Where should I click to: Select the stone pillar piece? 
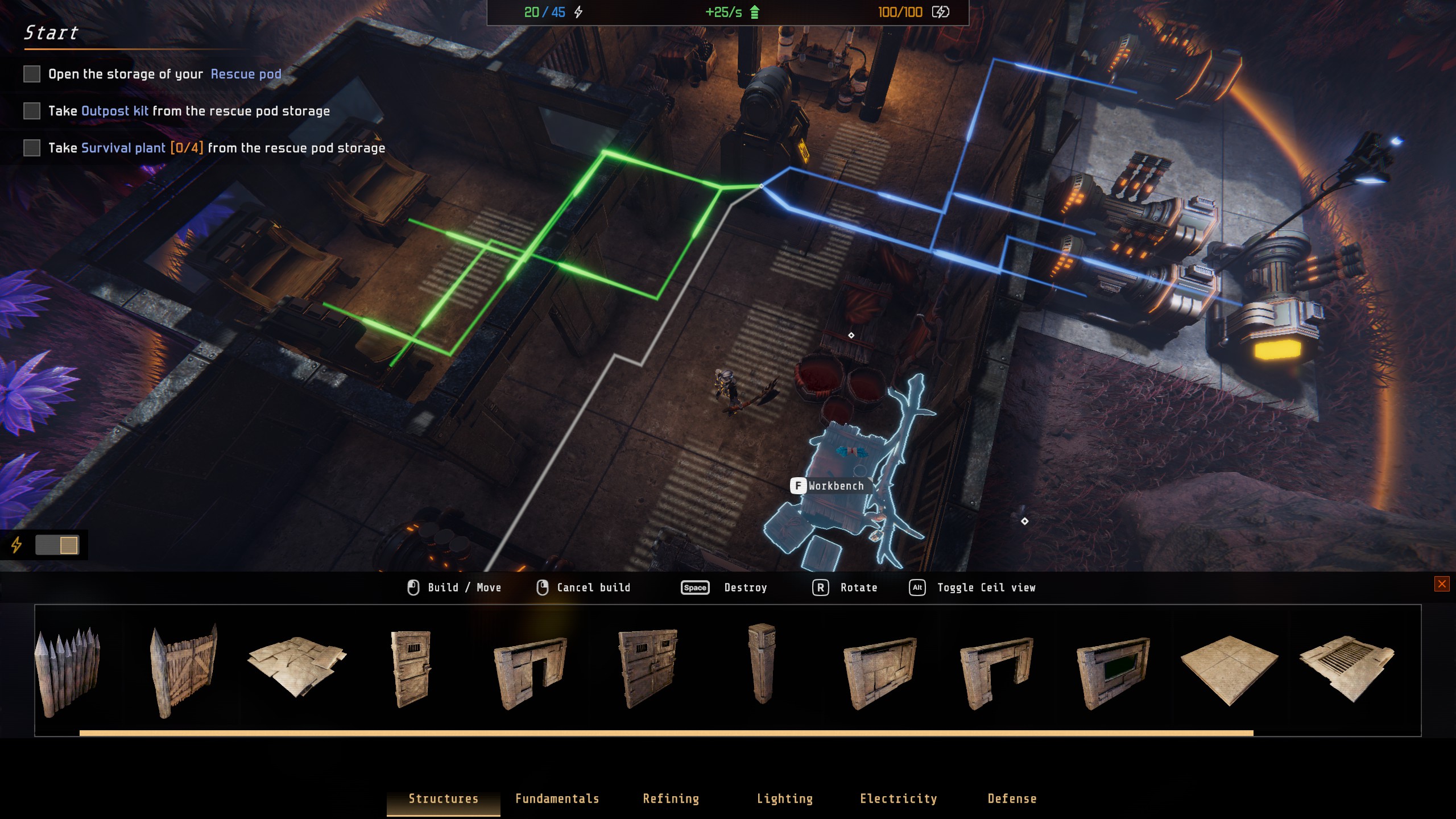click(762, 664)
